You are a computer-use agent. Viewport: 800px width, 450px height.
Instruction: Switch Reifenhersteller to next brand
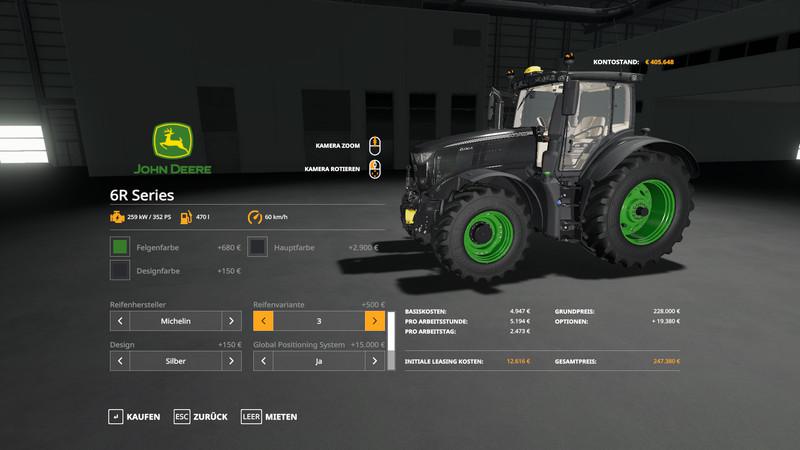point(231,321)
